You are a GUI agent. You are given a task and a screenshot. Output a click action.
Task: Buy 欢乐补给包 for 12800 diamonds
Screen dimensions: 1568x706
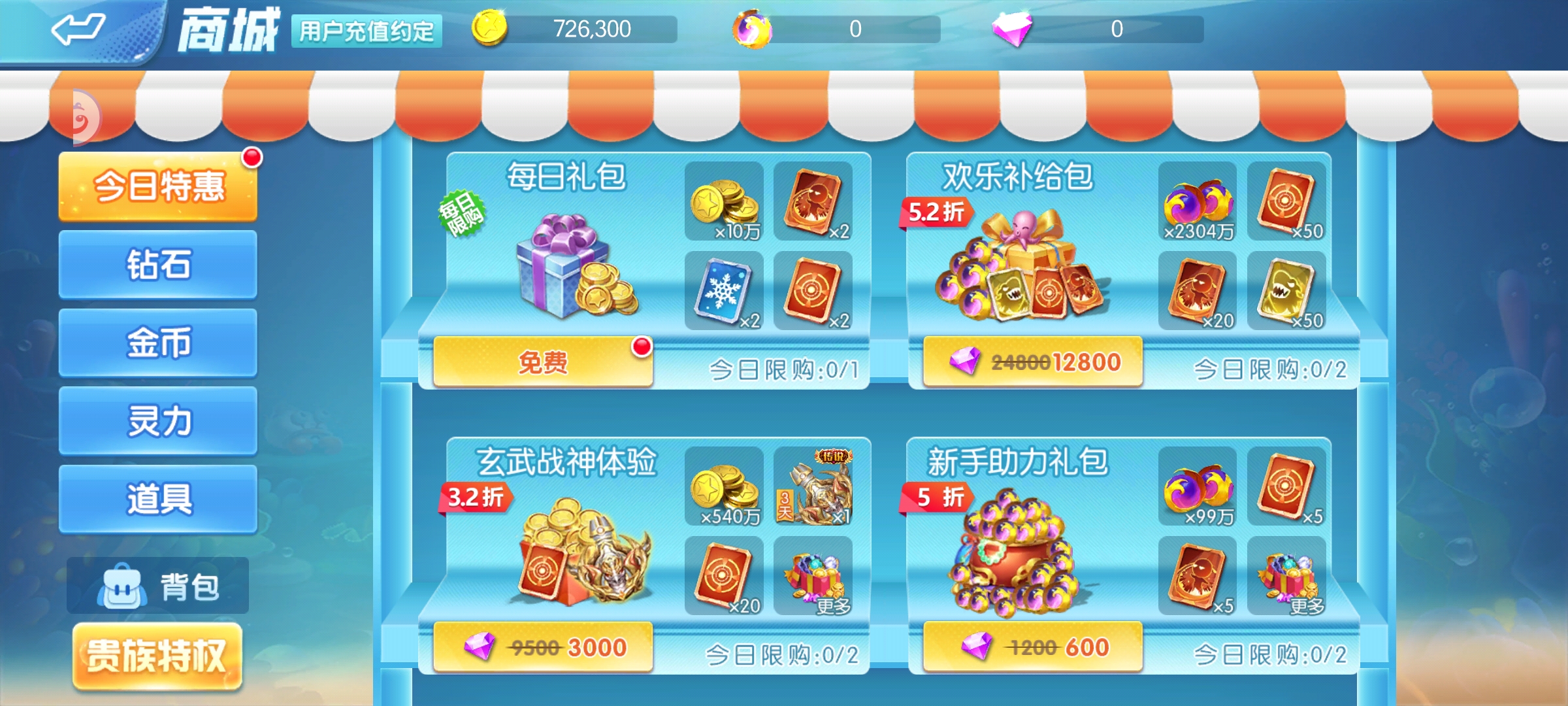point(1031,361)
